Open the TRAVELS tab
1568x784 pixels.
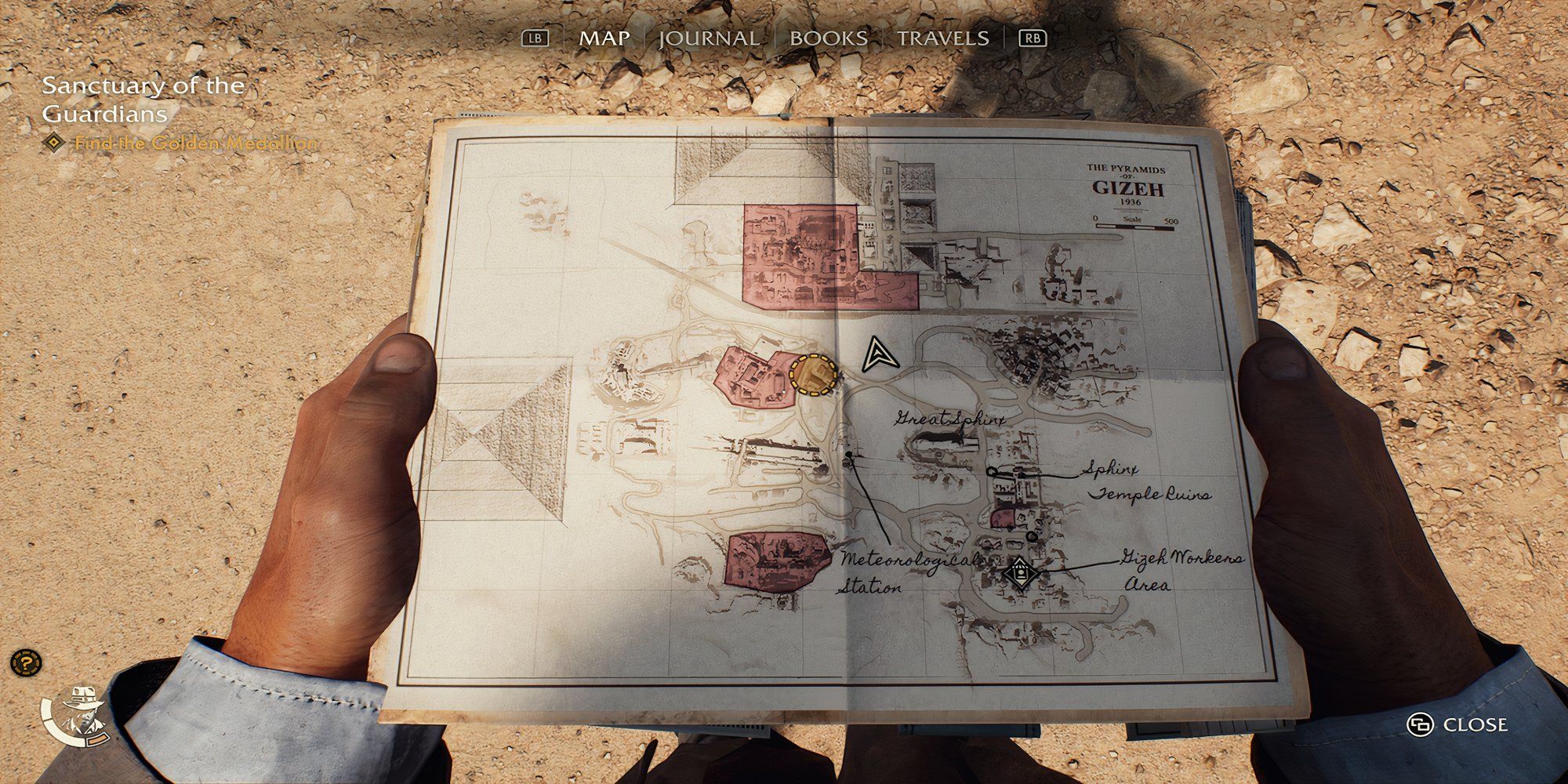pyautogui.click(x=943, y=36)
